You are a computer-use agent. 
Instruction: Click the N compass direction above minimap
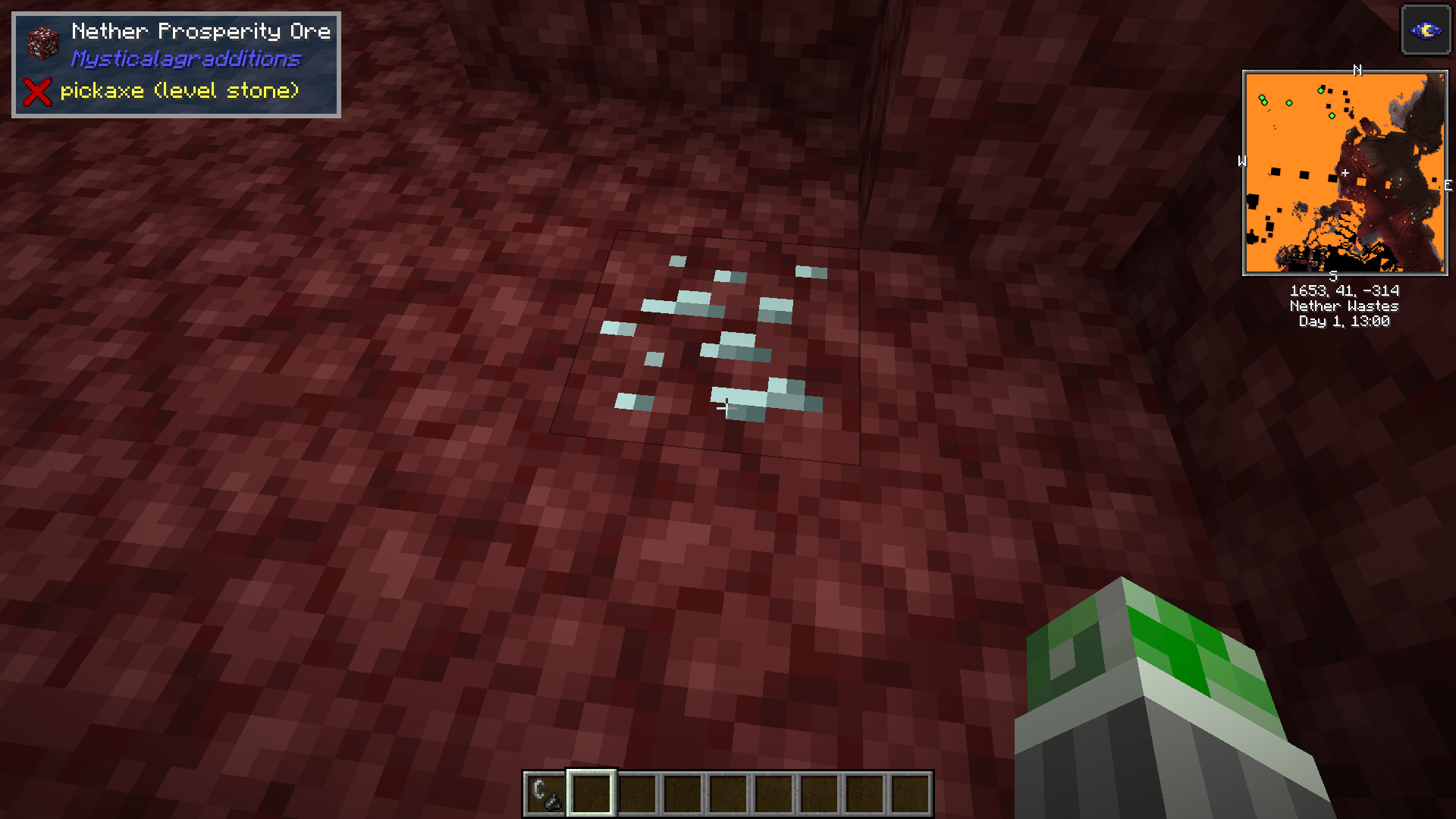coord(1357,71)
